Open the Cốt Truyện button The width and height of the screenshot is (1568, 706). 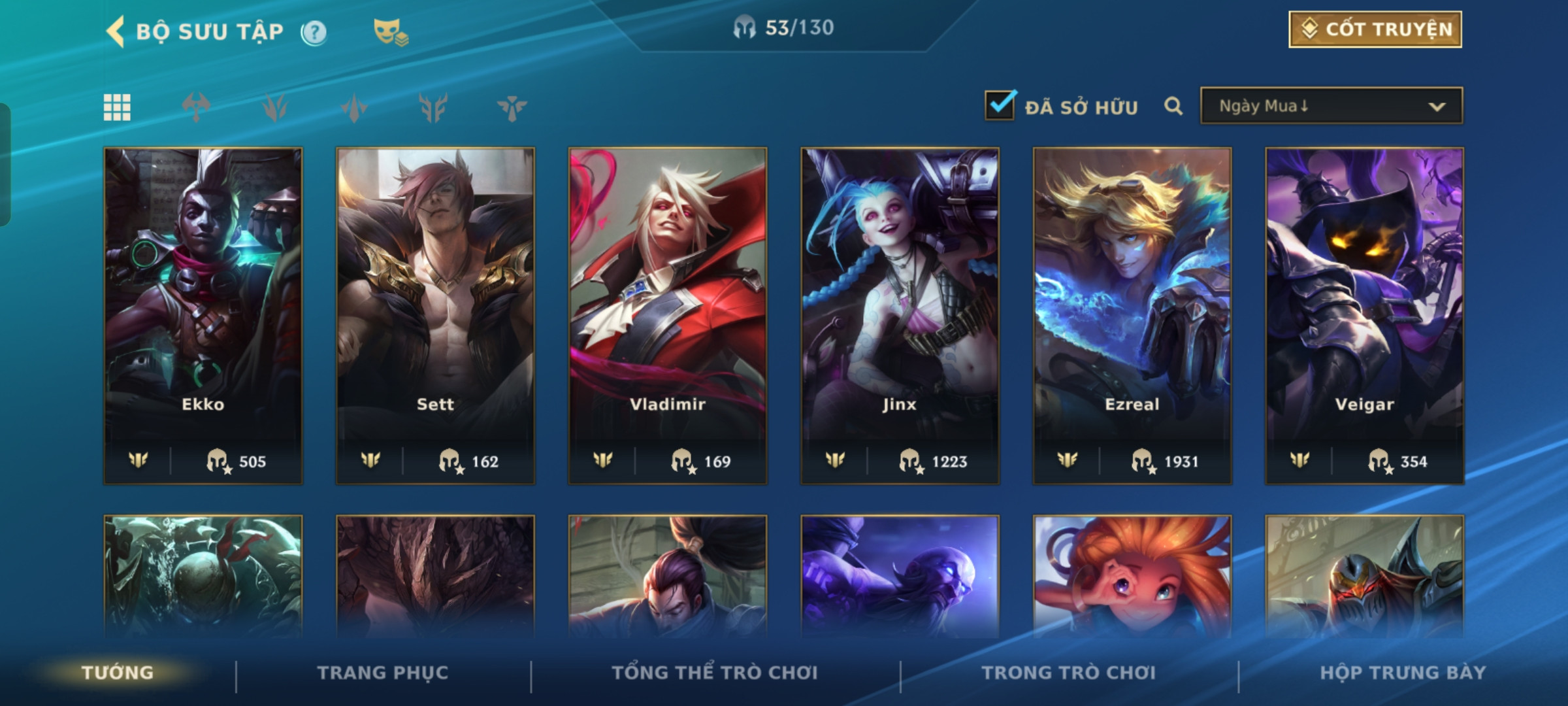click(x=1375, y=29)
